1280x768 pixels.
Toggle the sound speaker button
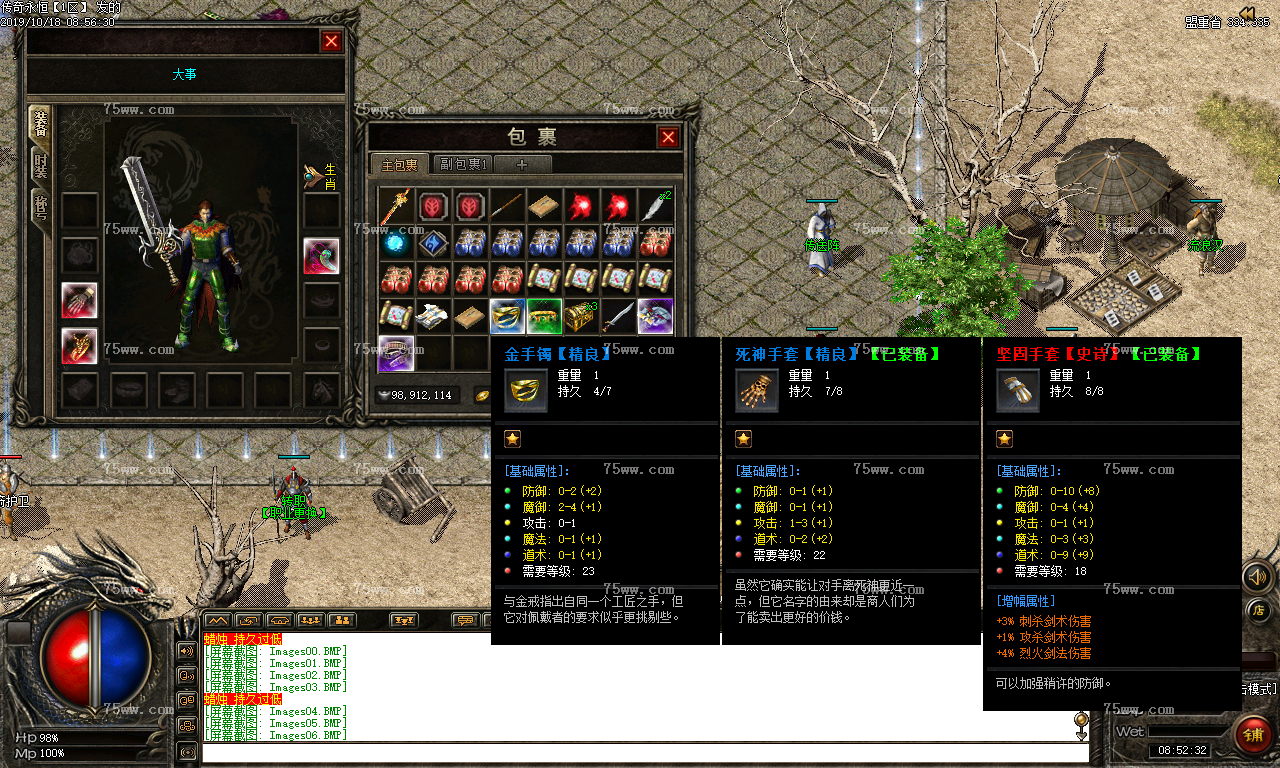point(1257,576)
